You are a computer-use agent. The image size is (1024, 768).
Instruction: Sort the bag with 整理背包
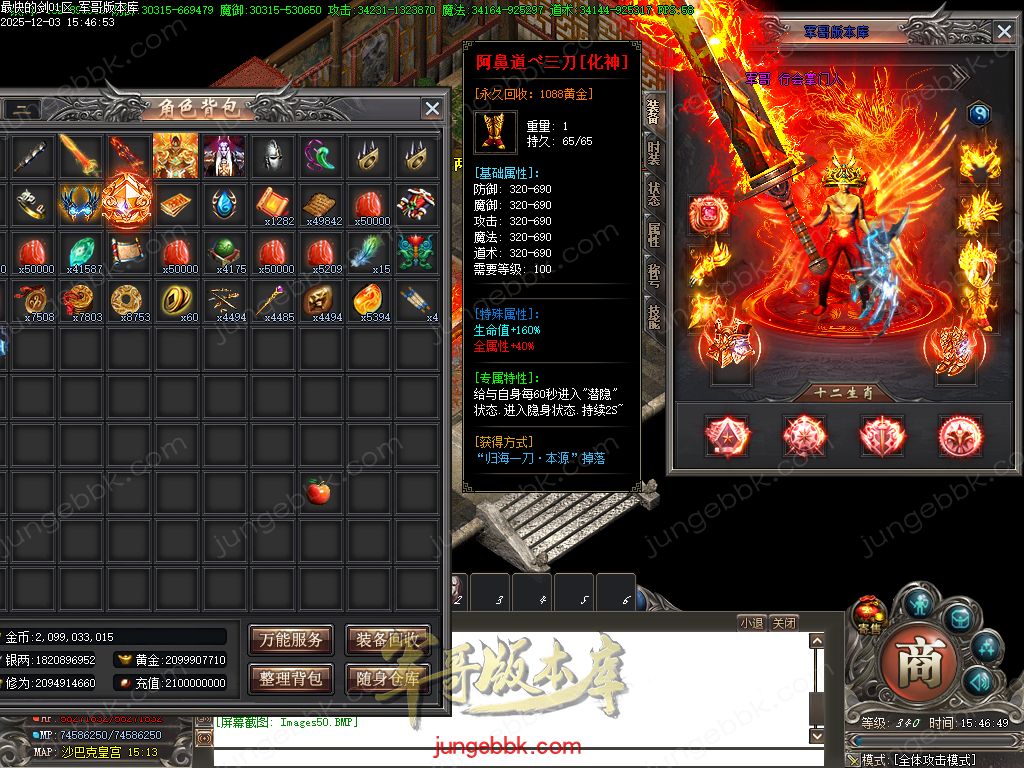[291, 679]
